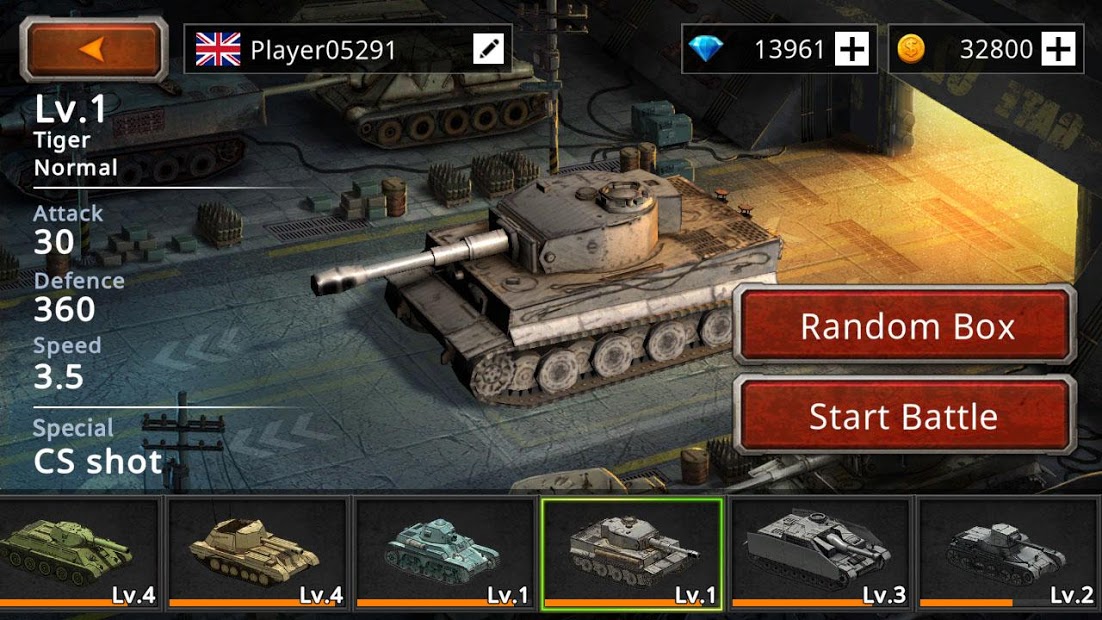Choose the tan Lv.4 tank thumbnail
Viewport: 1102px width, 620px height.
tap(258, 553)
